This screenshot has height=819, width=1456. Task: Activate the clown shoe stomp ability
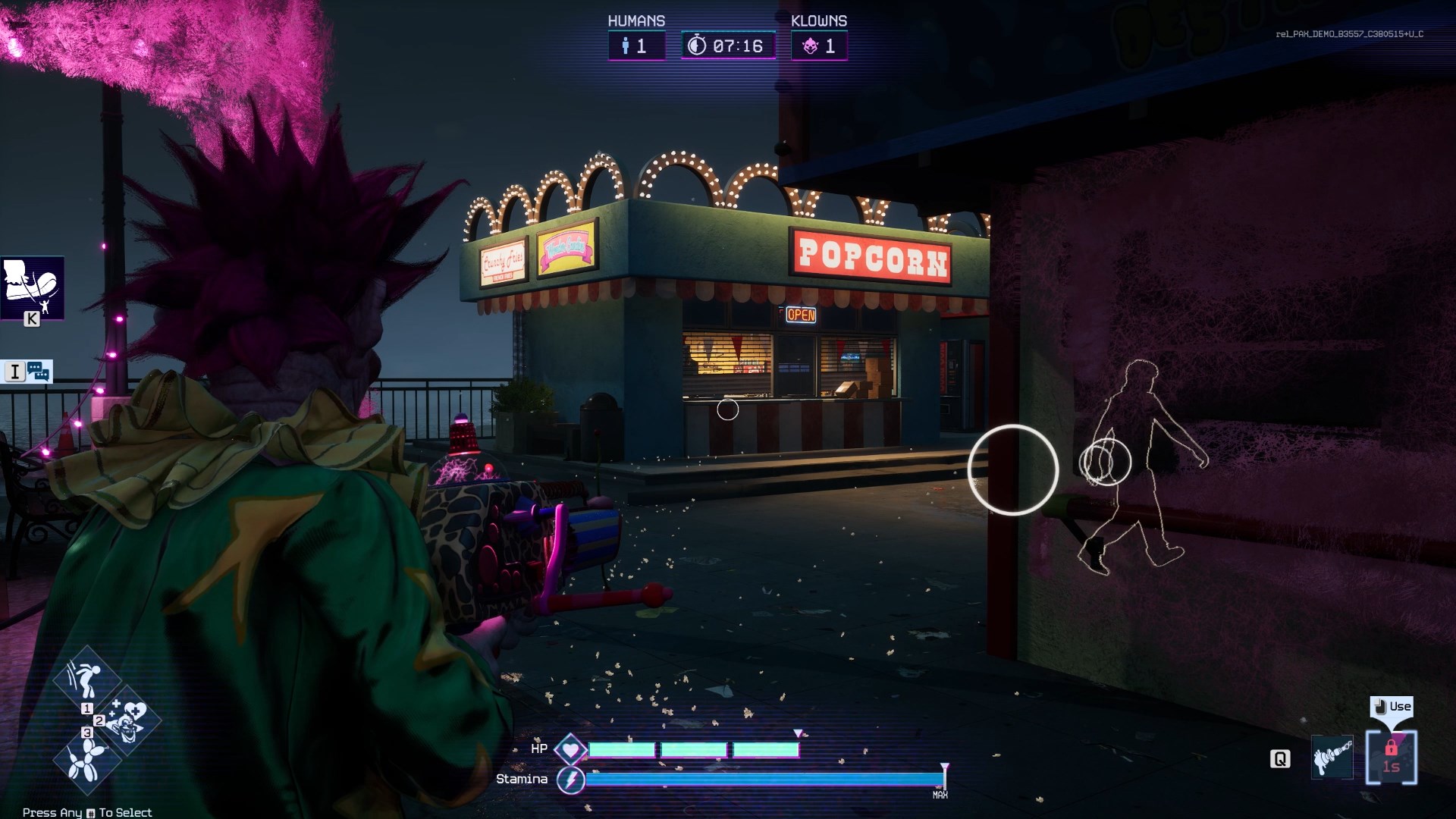point(32,287)
